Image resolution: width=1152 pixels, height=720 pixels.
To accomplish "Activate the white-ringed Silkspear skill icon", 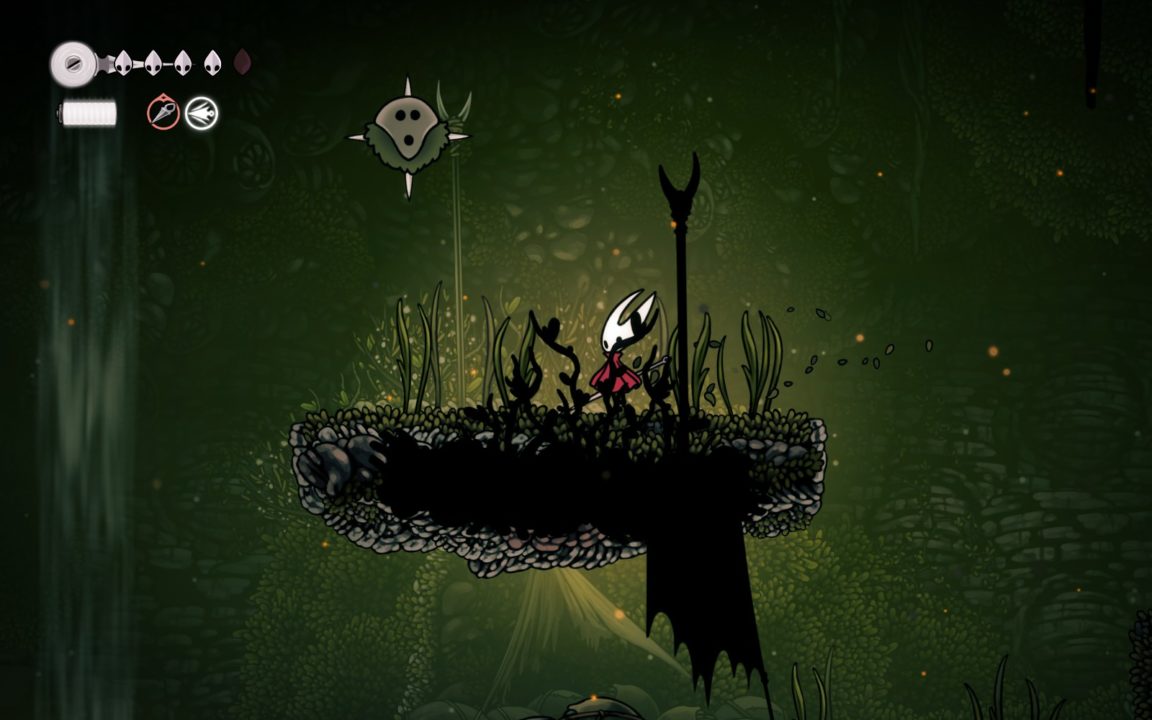I will (x=201, y=113).
